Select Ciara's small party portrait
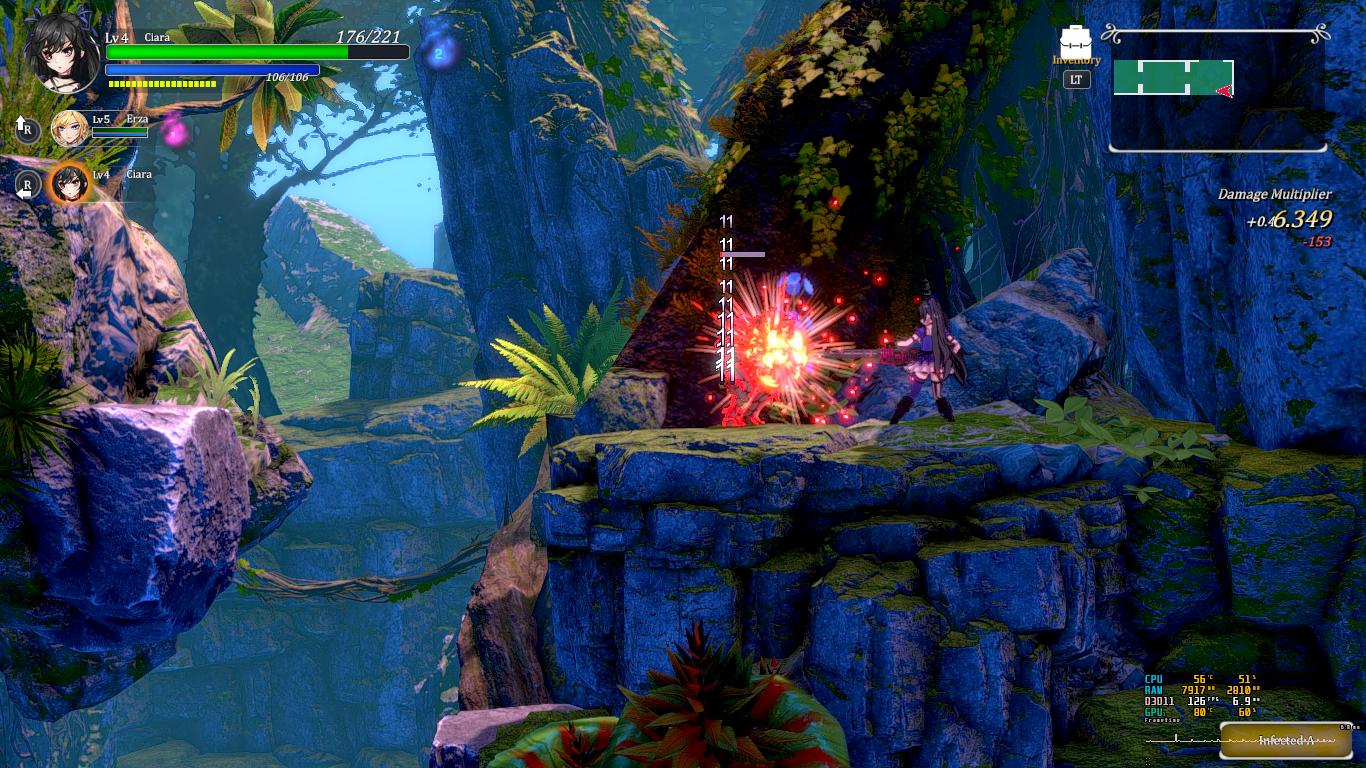The height and width of the screenshot is (768, 1366). (70, 183)
